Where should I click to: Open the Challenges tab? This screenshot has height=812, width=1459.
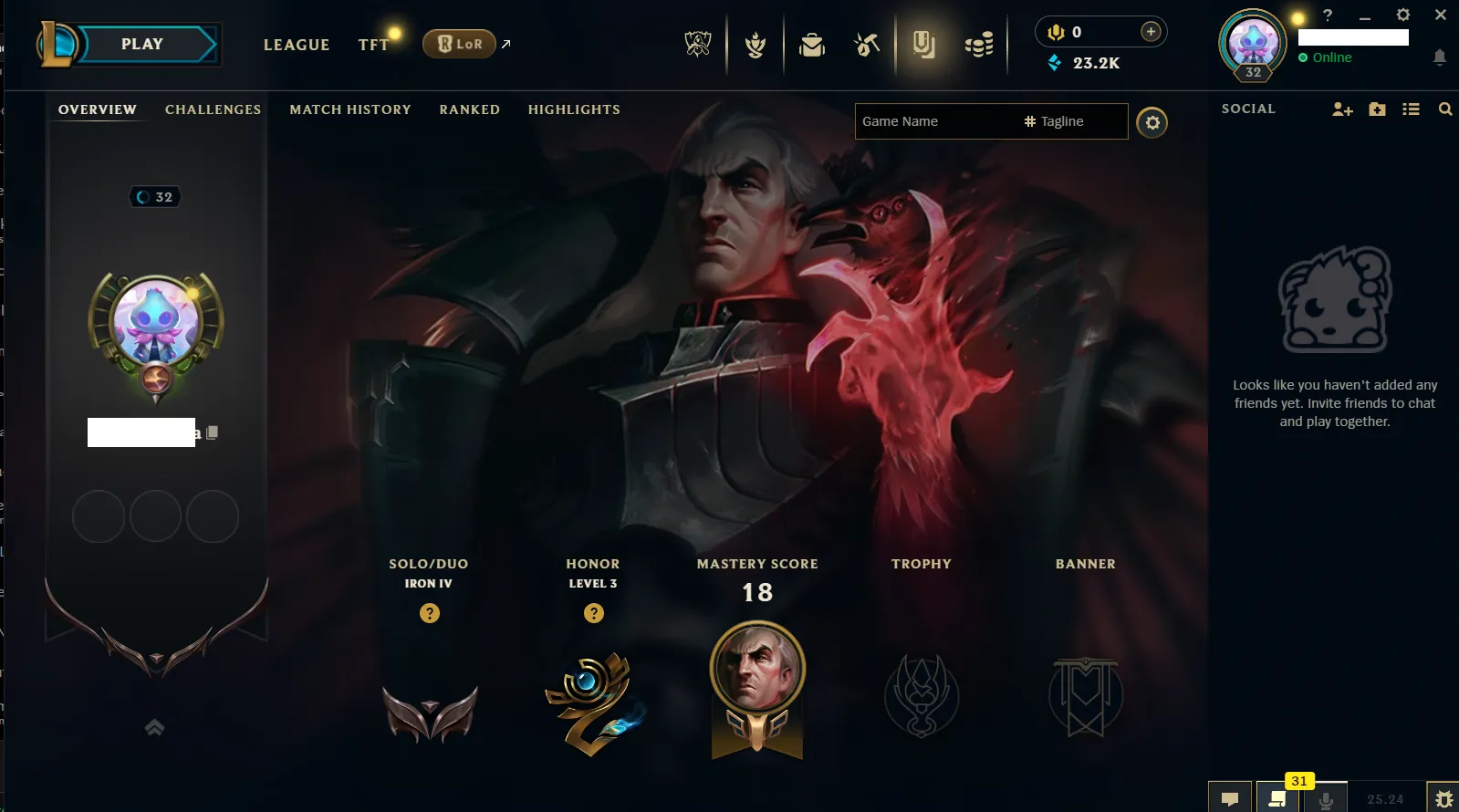pyautogui.click(x=213, y=109)
